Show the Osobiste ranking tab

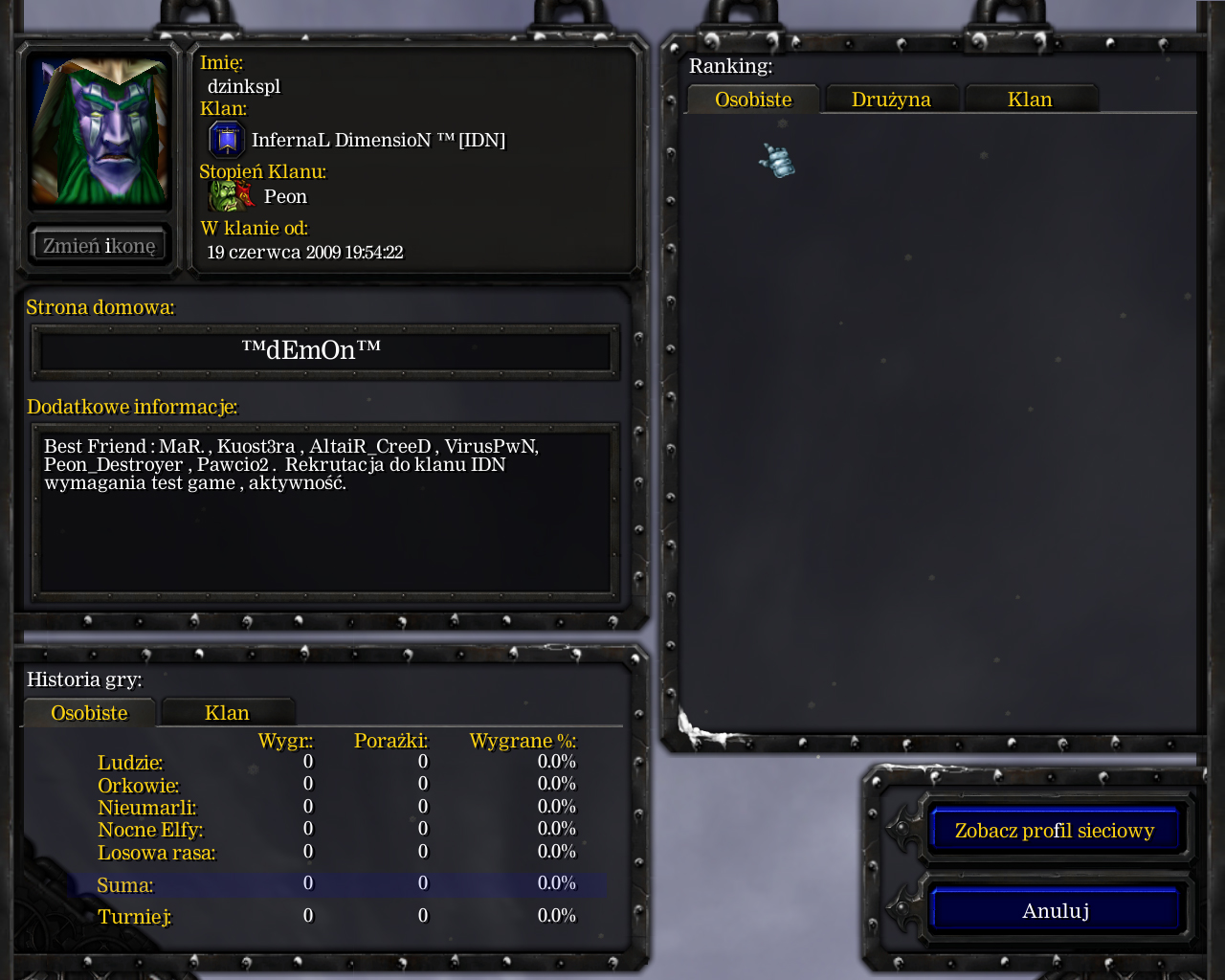tap(753, 100)
